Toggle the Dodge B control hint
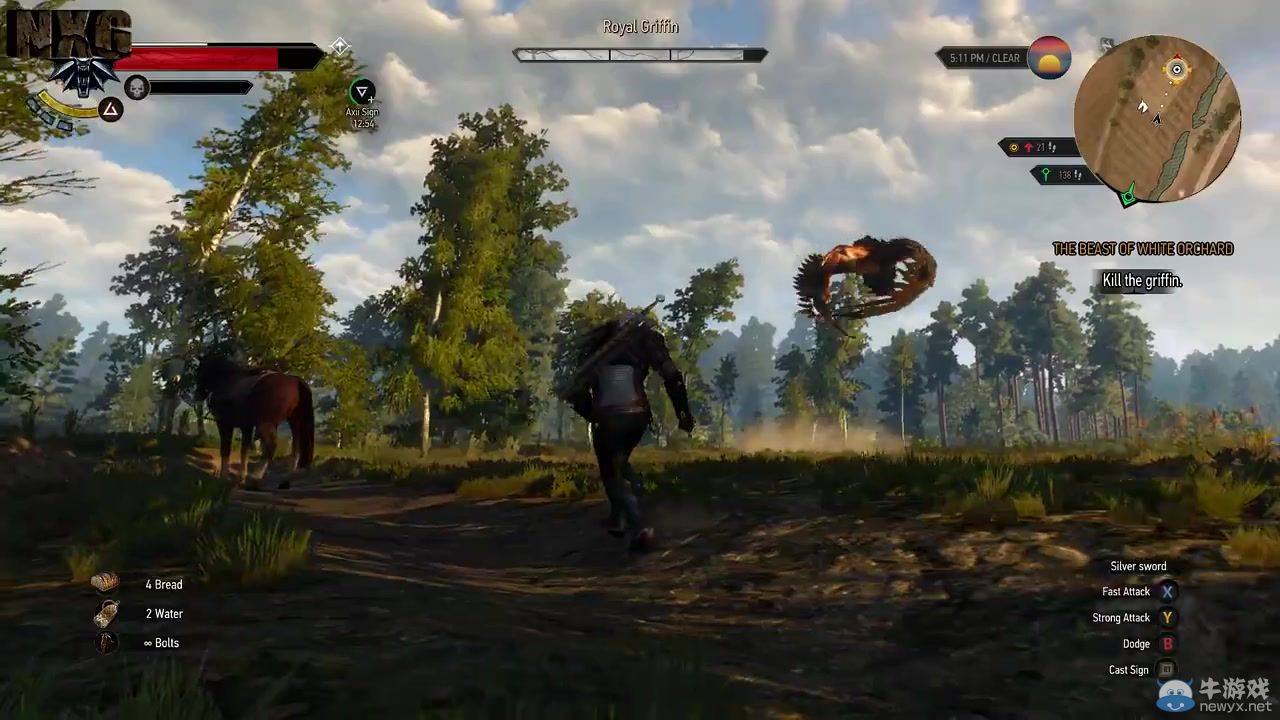This screenshot has height=720, width=1280. point(1167,643)
